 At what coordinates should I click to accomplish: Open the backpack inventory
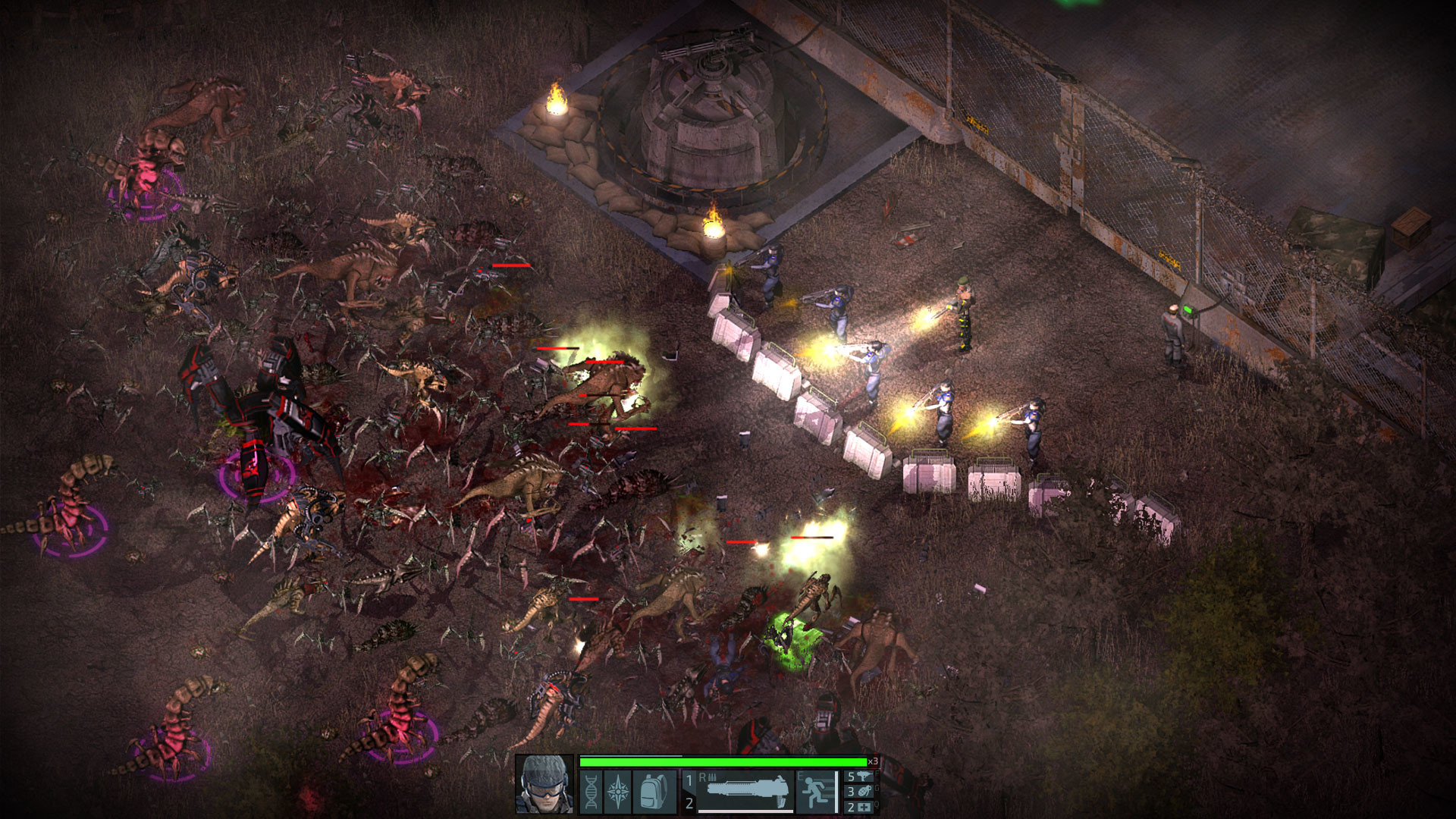click(x=652, y=791)
